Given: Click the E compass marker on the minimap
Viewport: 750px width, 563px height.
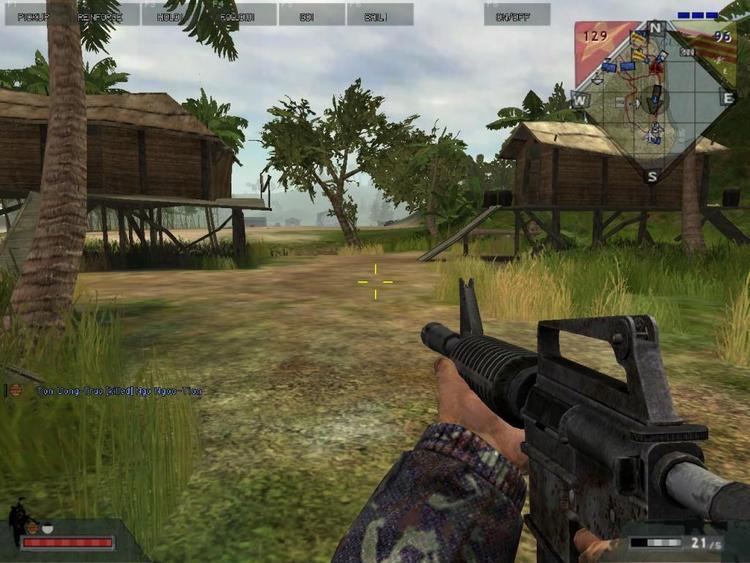Looking at the screenshot, I should point(727,98).
